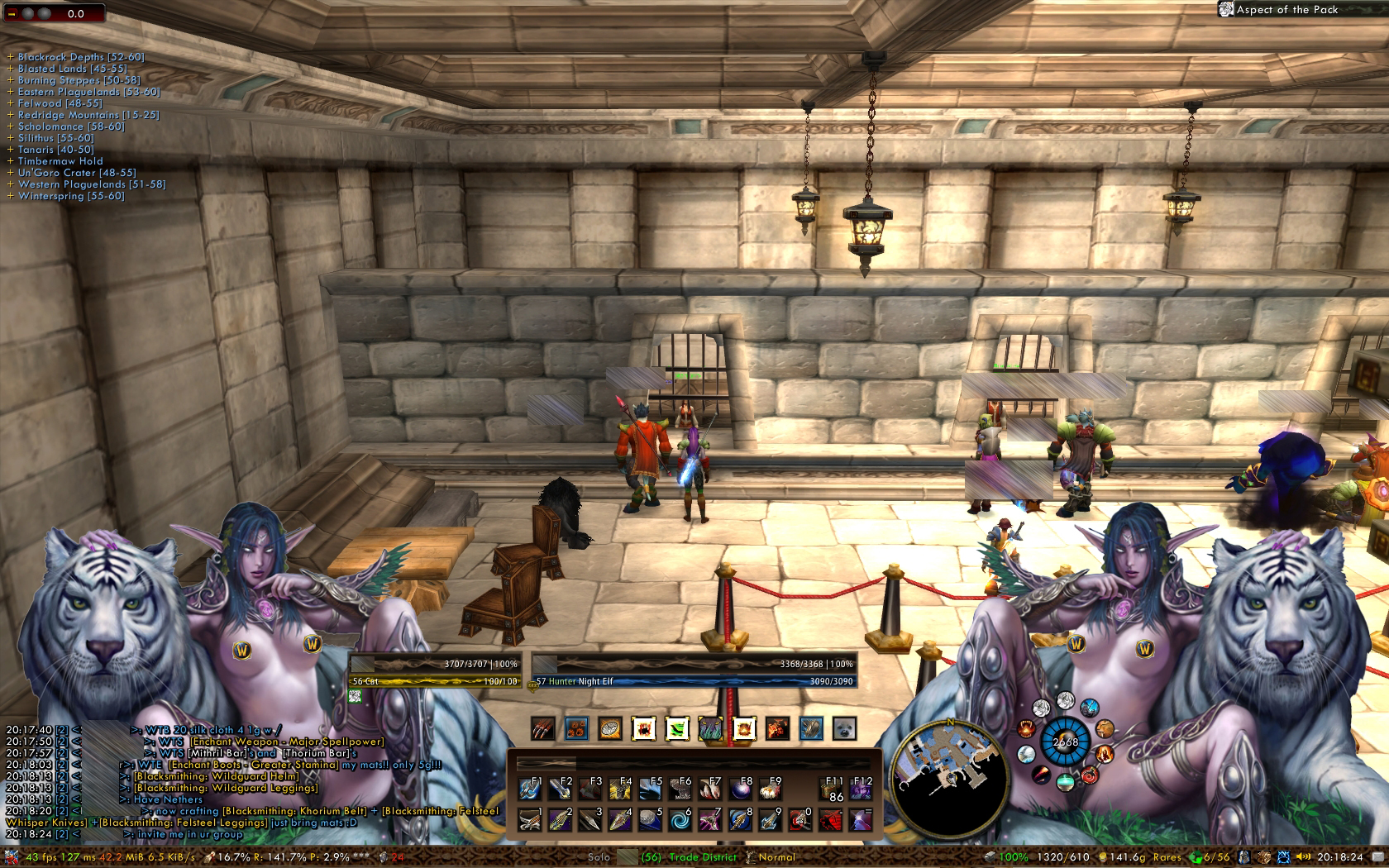1389x868 pixels.
Task: Activate the blue swirl ability on key 6
Action: point(680,820)
